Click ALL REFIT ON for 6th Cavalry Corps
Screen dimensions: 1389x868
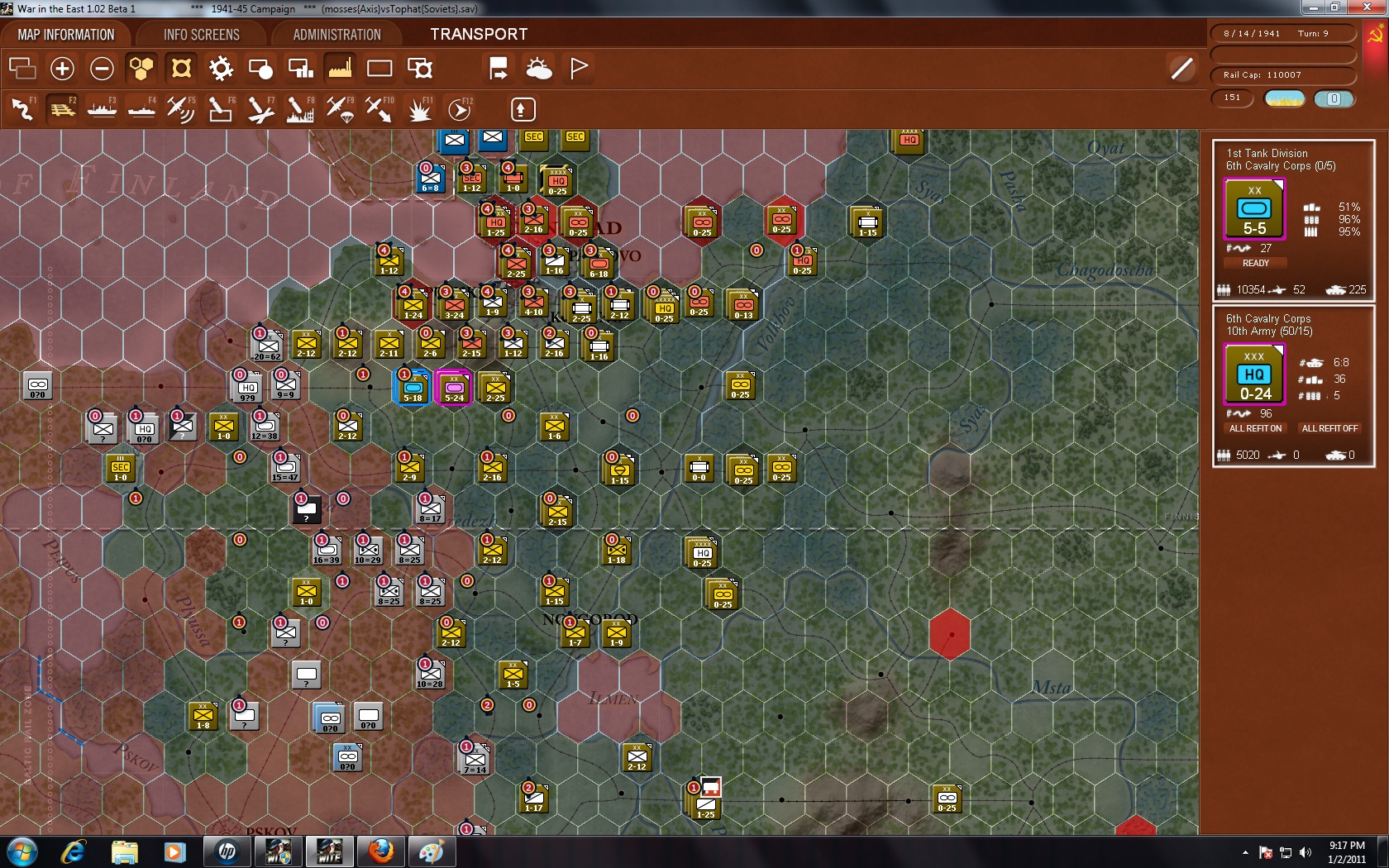coord(1254,428)
